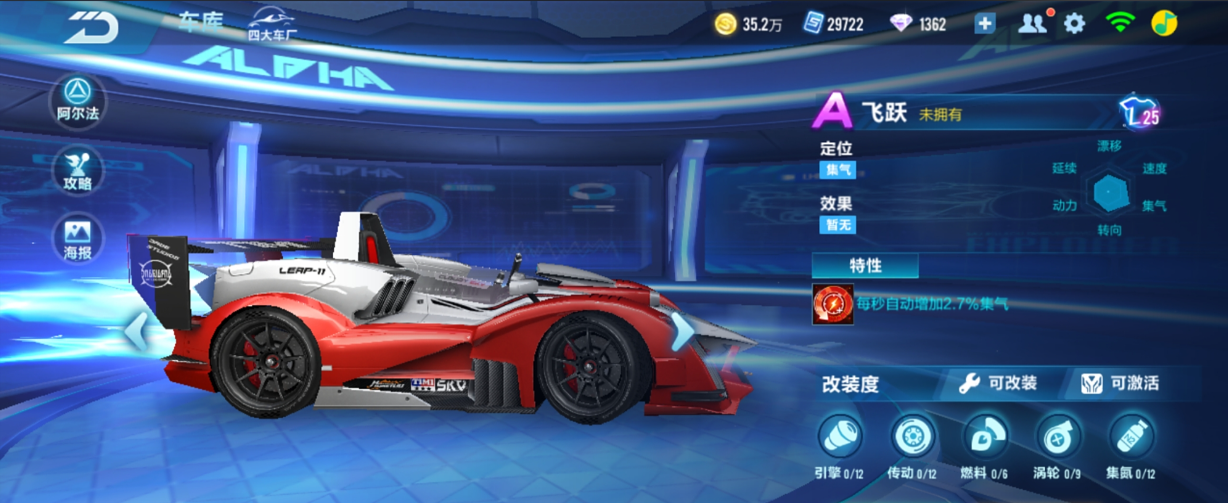Open the 攻略 strategy guide
Screen dimensions: 1228x503
(78, 170)
